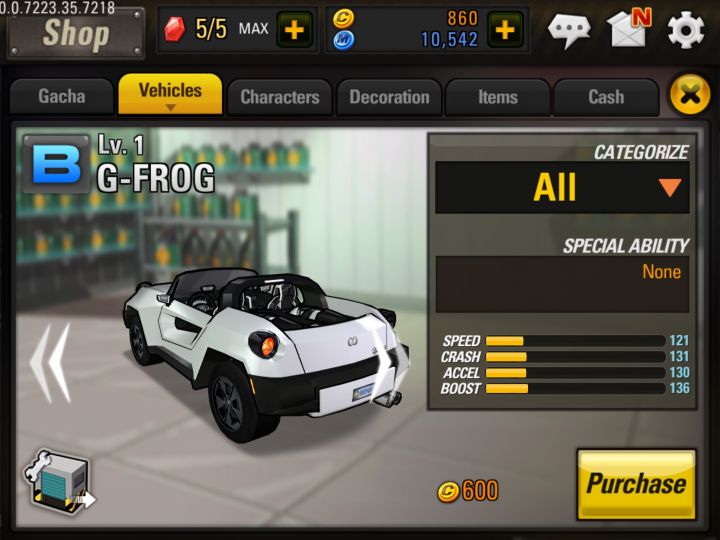The height and width of the screenshot is (540, 720).
Task: Switch to the Gacha tab
Action: pyautogui.click(x=62, y=97)
